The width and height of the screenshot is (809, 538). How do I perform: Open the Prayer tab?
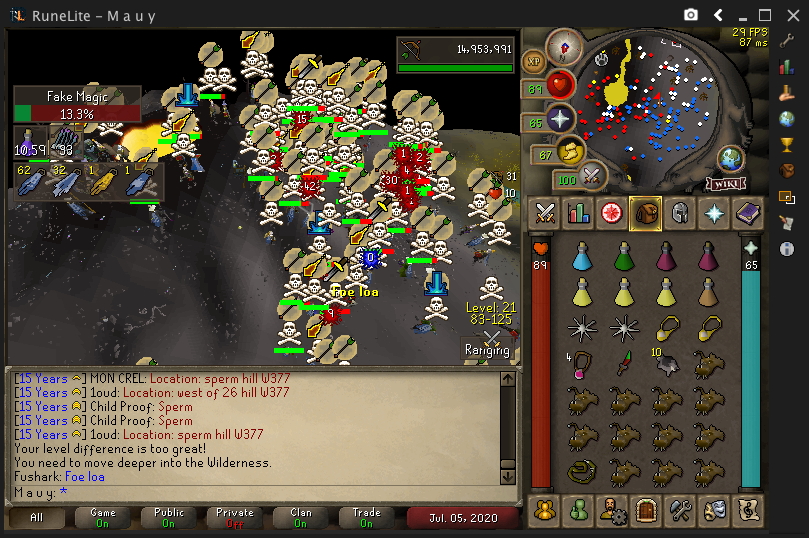click(712, 212)
